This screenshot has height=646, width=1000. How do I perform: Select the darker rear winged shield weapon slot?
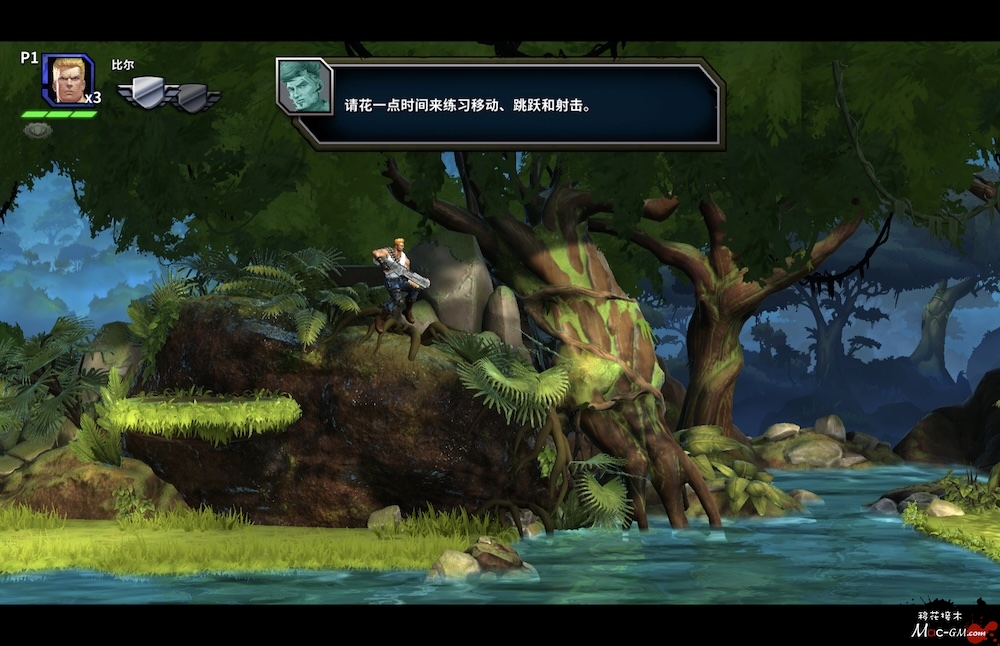195,97
